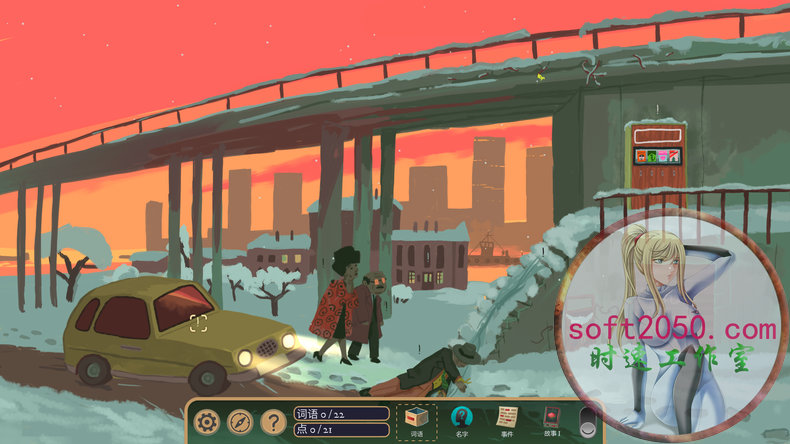Image resolution: width=790 pixels, height=444 pixels.
Task: Flip the toggle switch on the toolbar
Action: (588, 422)
